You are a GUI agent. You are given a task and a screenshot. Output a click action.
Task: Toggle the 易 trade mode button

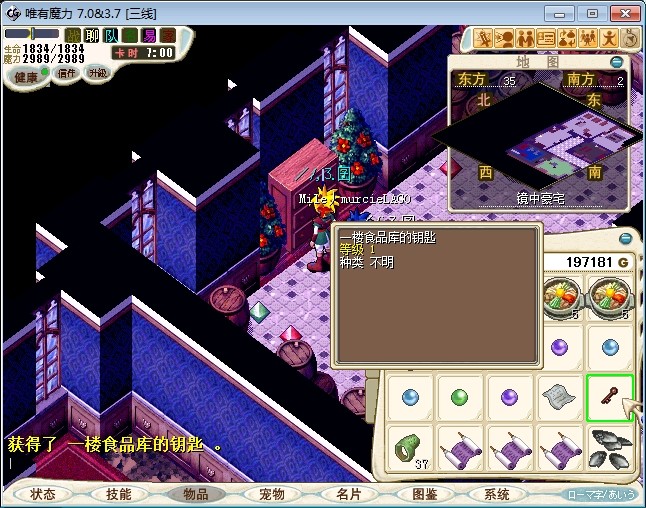point(149,36)
